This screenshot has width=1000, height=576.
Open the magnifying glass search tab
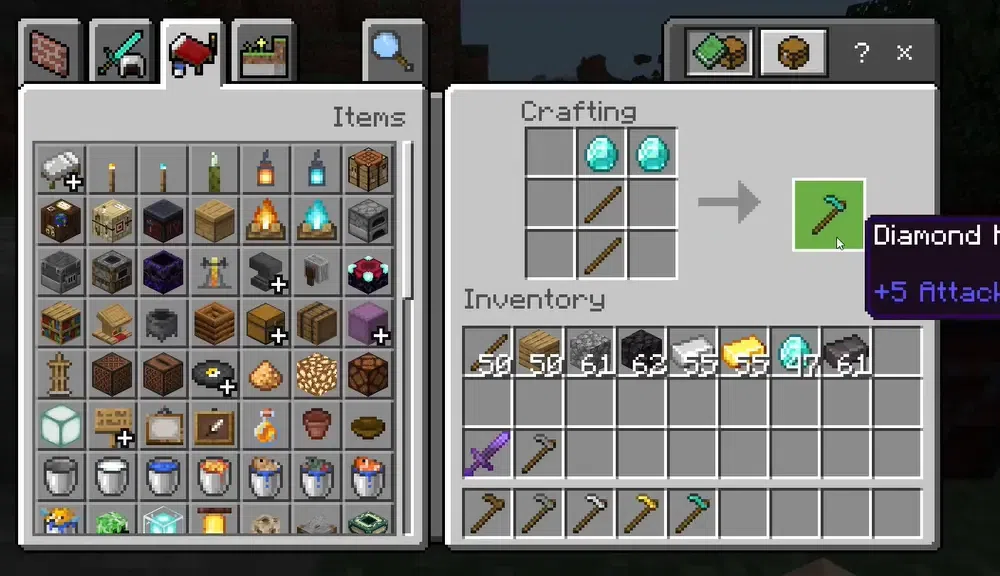coord(392,51)
